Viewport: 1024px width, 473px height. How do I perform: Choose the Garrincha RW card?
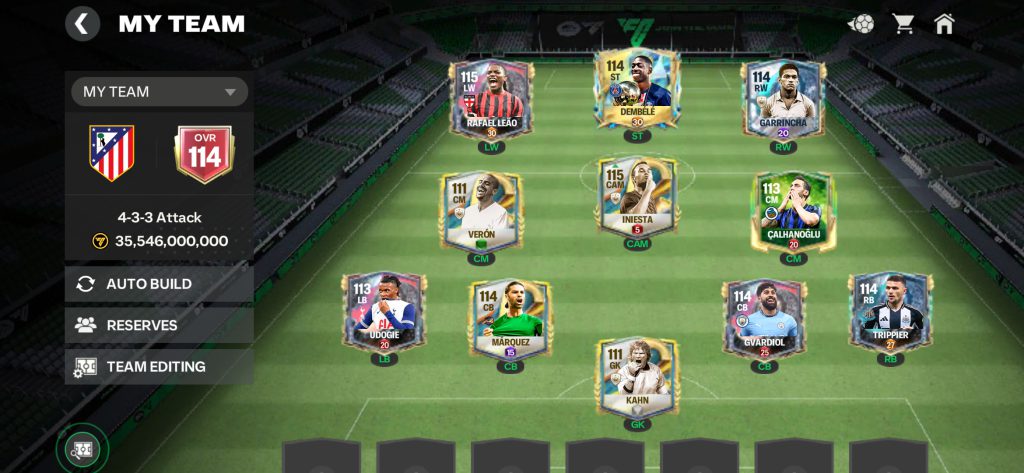click(784, 100)
